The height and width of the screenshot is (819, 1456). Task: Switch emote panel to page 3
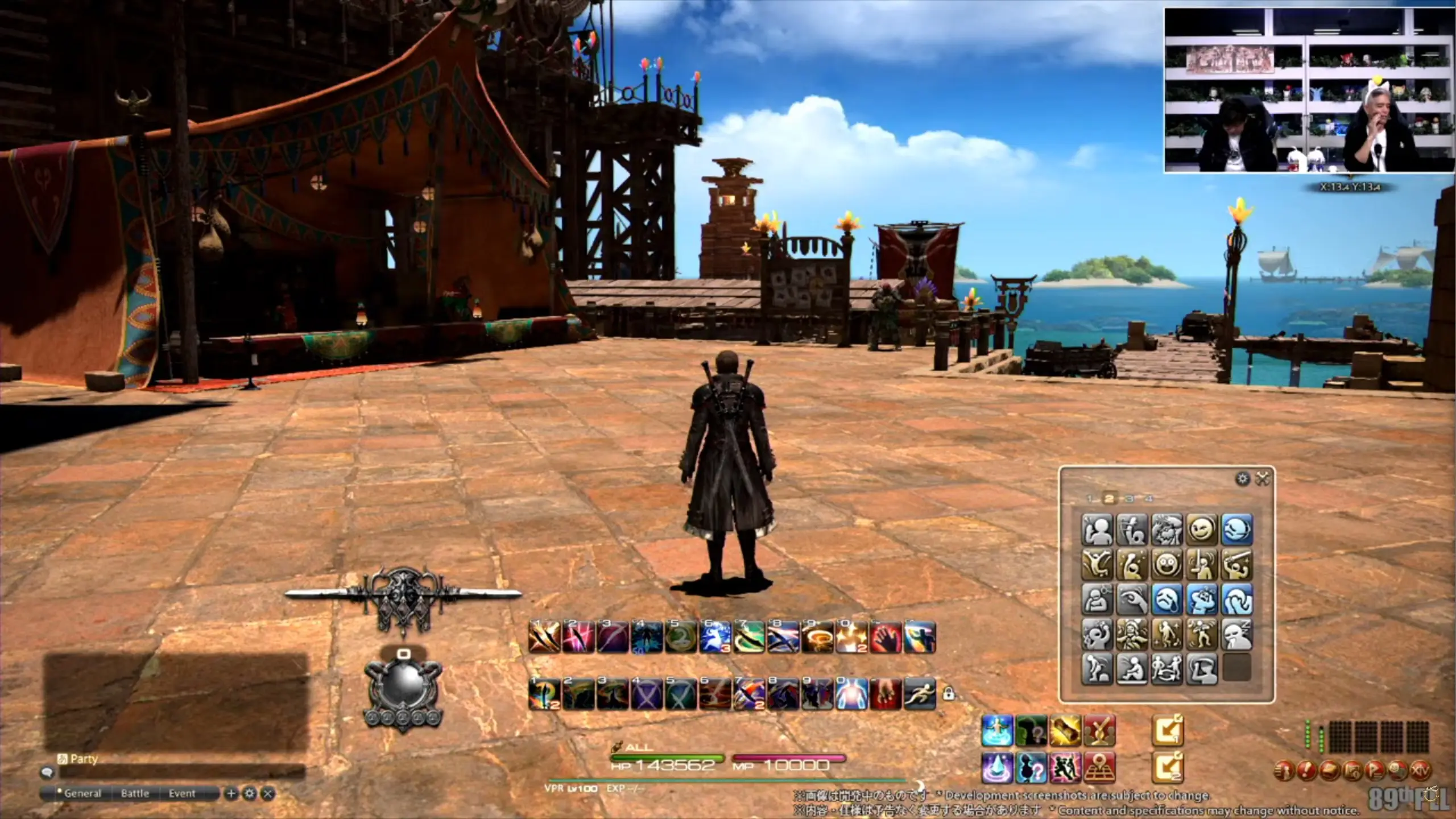click(1129, 499)
